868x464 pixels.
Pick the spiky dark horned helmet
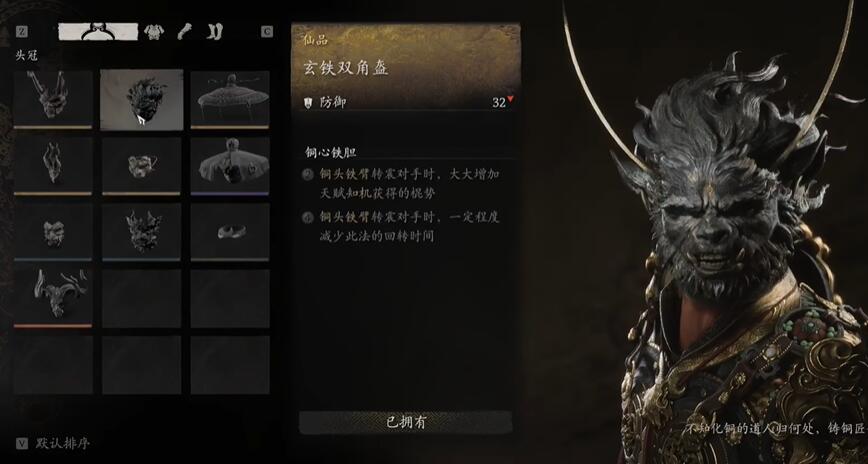pos(141,231)
